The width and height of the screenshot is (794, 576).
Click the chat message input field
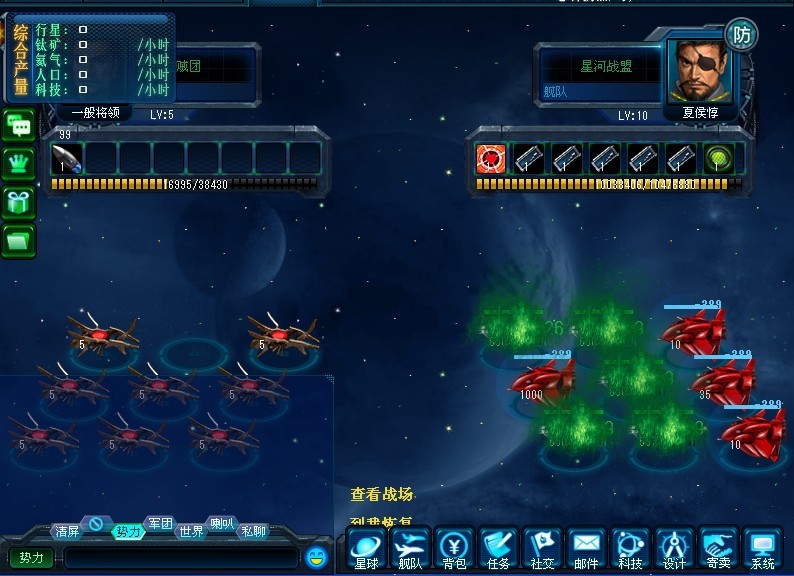180,557
